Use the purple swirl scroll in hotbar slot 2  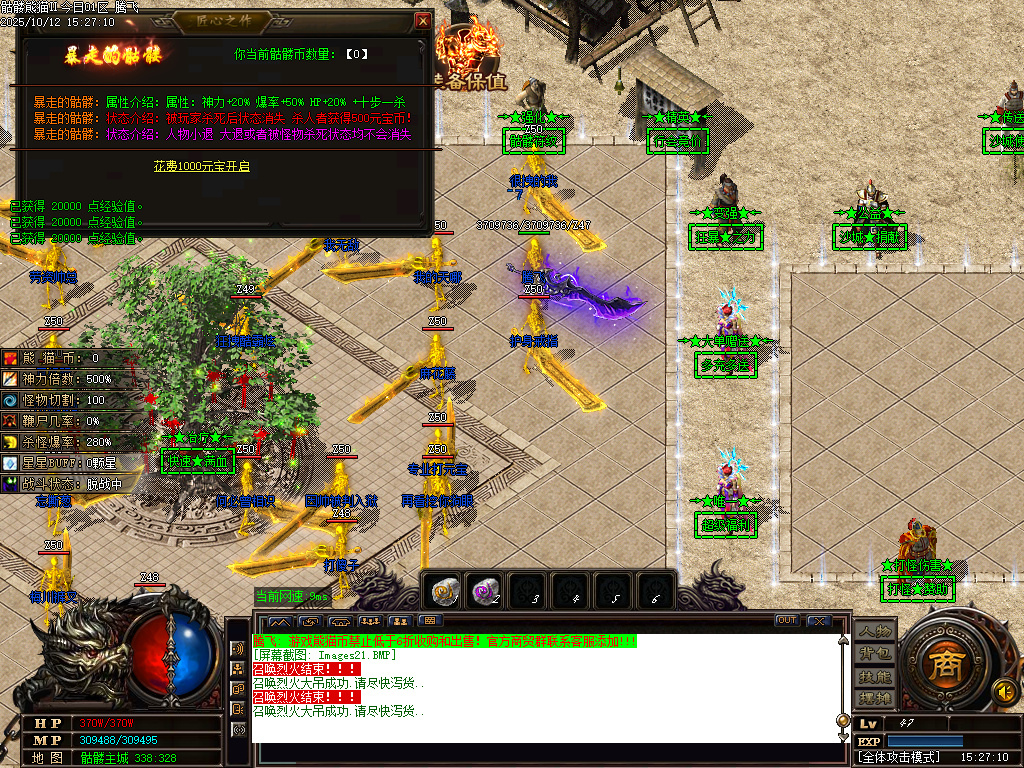coord(487,592)
